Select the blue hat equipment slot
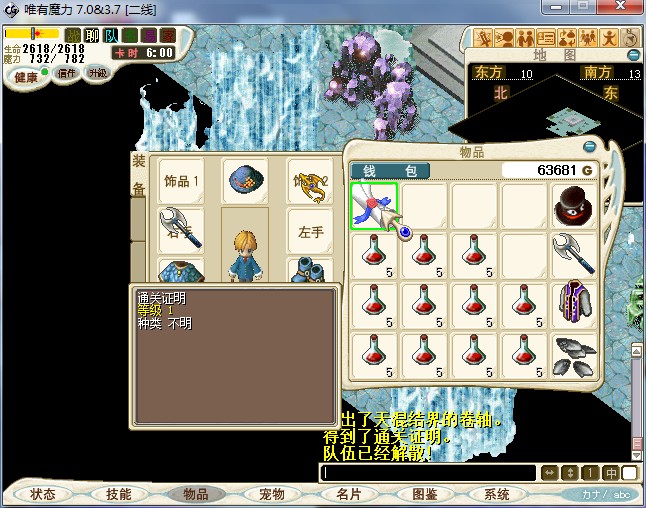Image resolution: width=646 pixels, height=508 pixels. tap(245, 181)
